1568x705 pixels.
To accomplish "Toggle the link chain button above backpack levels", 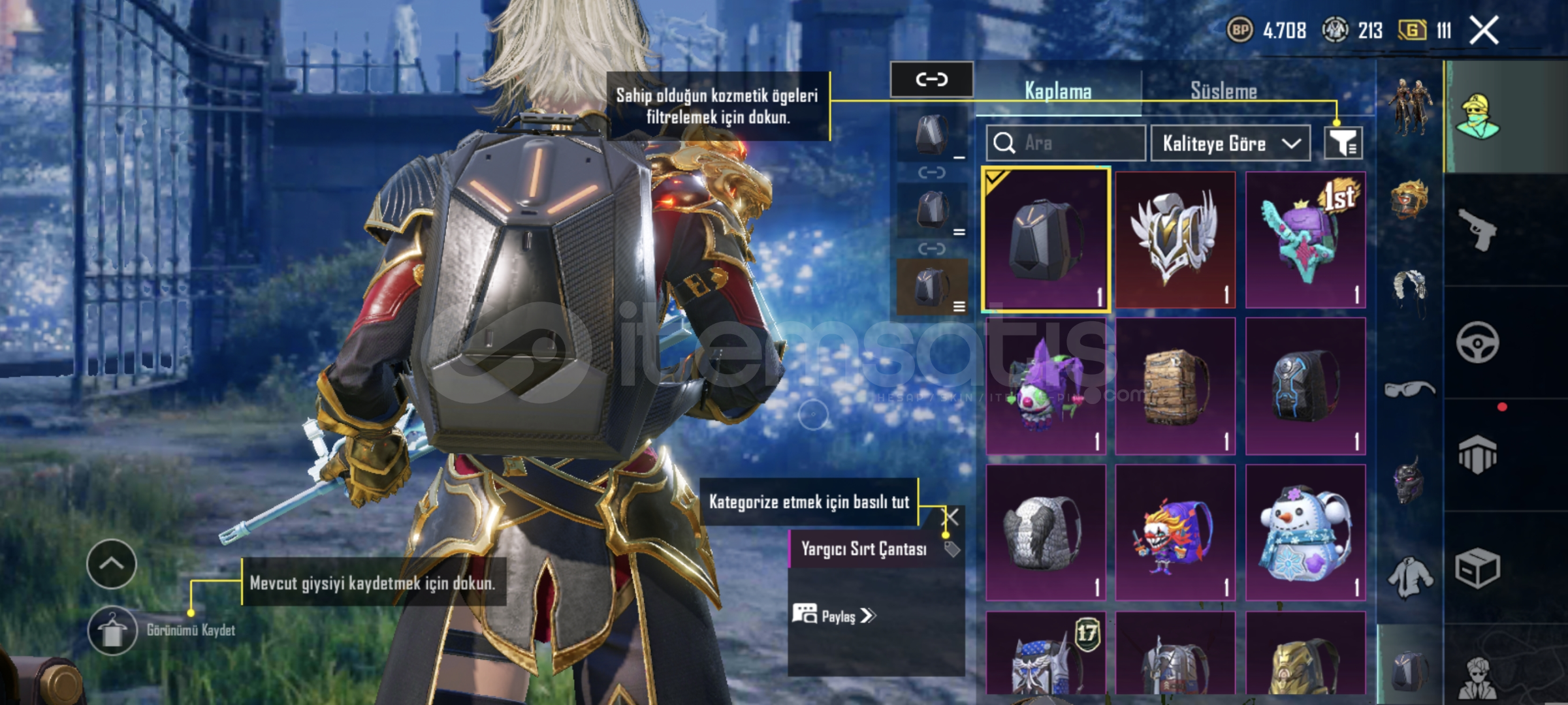I will (931, 80).
